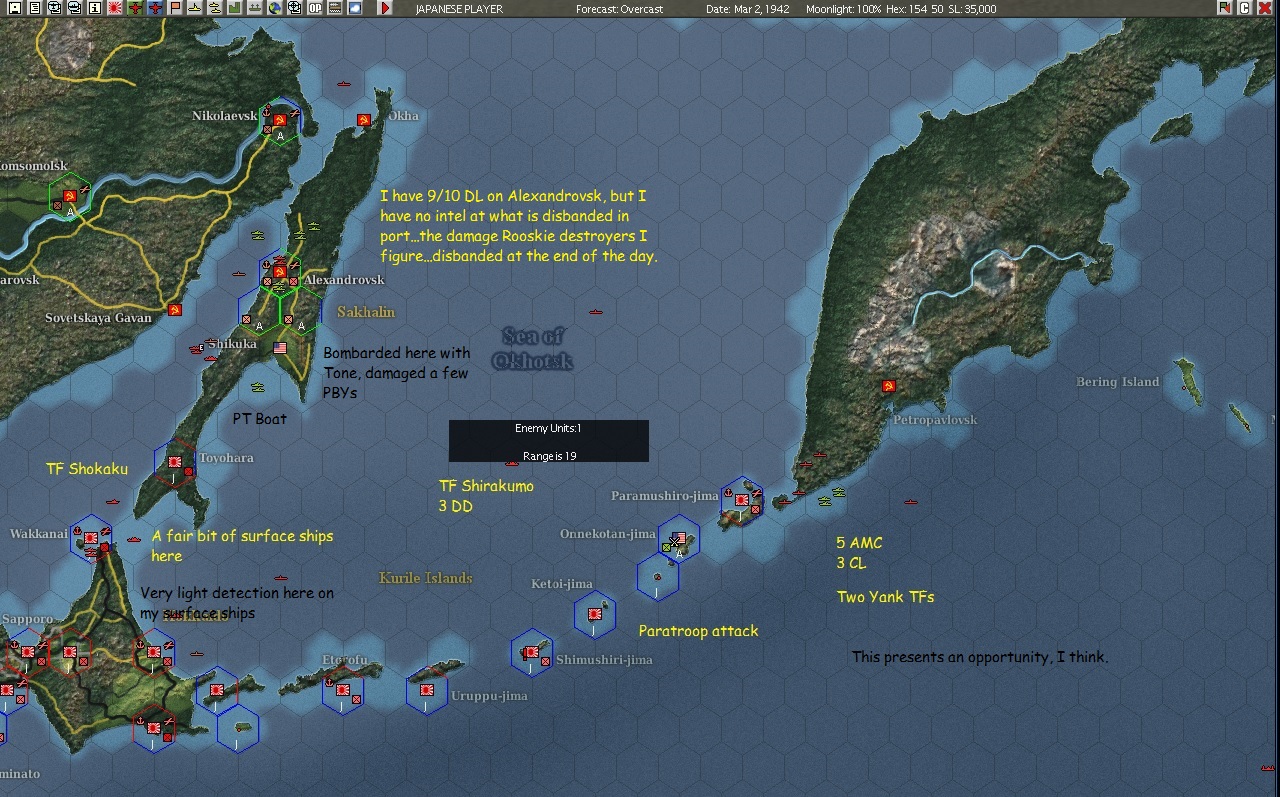1280x797 pixels.
Task: Select the red plane on green icon
Action: pos(135,8)
